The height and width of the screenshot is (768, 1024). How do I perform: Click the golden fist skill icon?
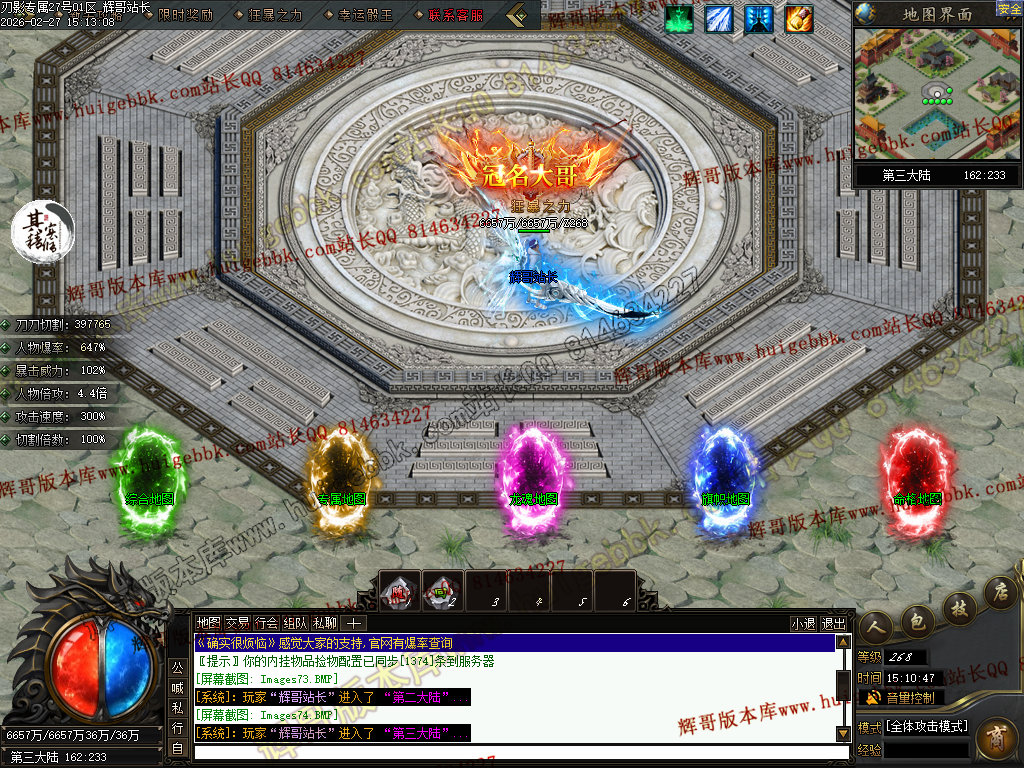pyautogui.click(x=799, y=19)
